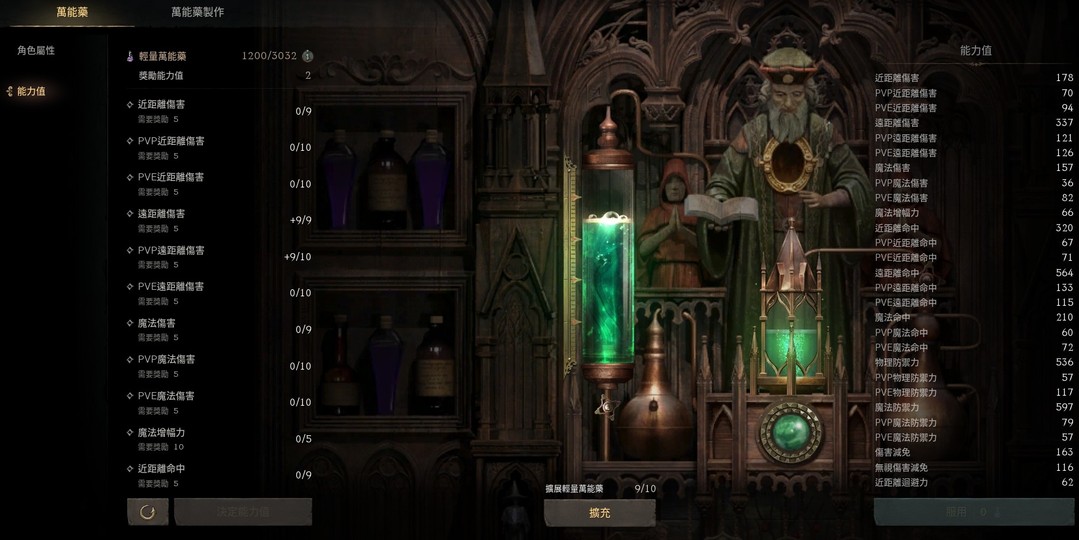Image resolution: width=1079 pixels, height=540 pixels.
Task: Select 角色屬性 in the side menu
Action: 36,50
